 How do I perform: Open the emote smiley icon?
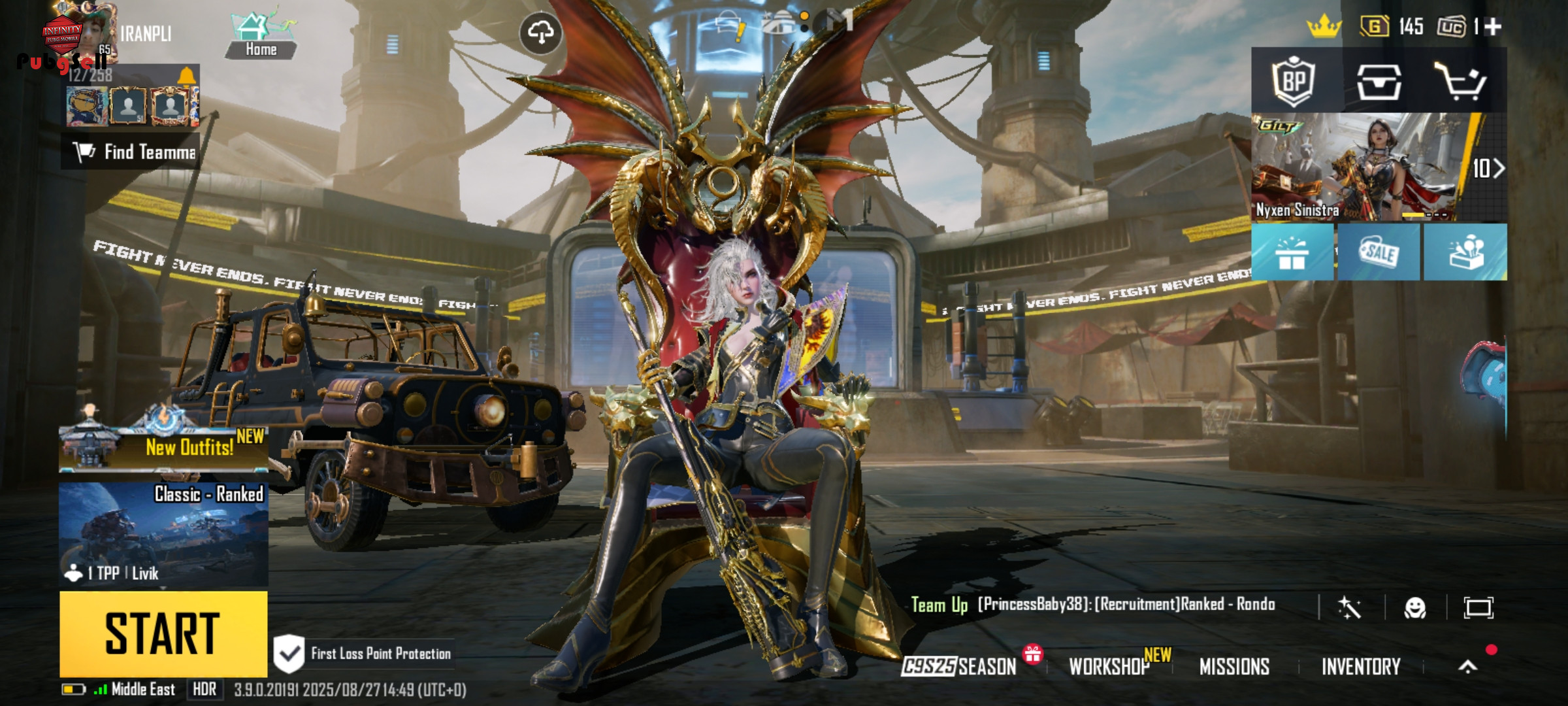coord(1415,608)
